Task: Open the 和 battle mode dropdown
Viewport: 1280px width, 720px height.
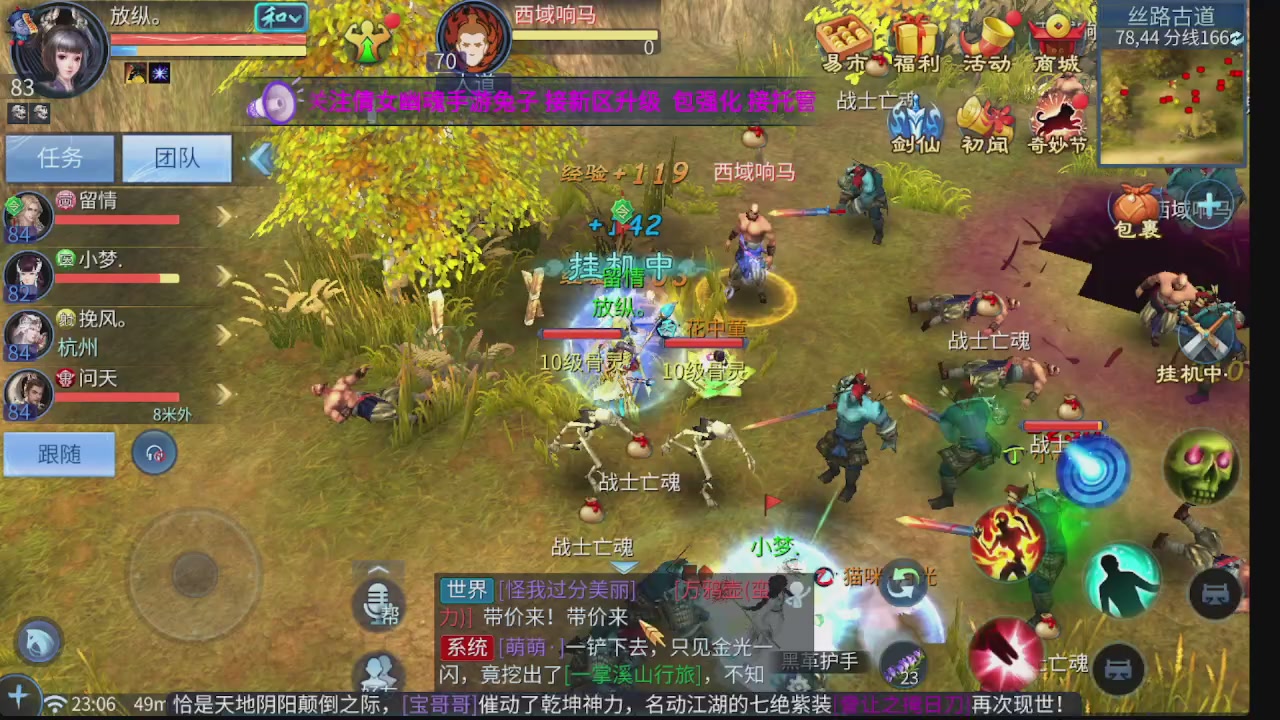Action: (281, 18)
